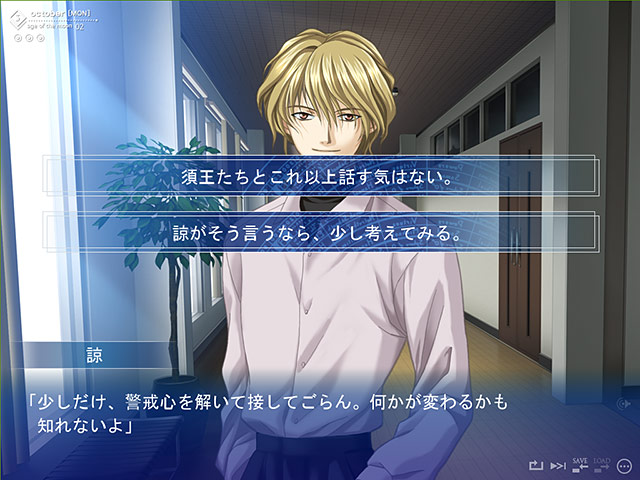Click the LOAD quick-load button
This screenshot has width=640, height=480.
(x=603, y=465)
